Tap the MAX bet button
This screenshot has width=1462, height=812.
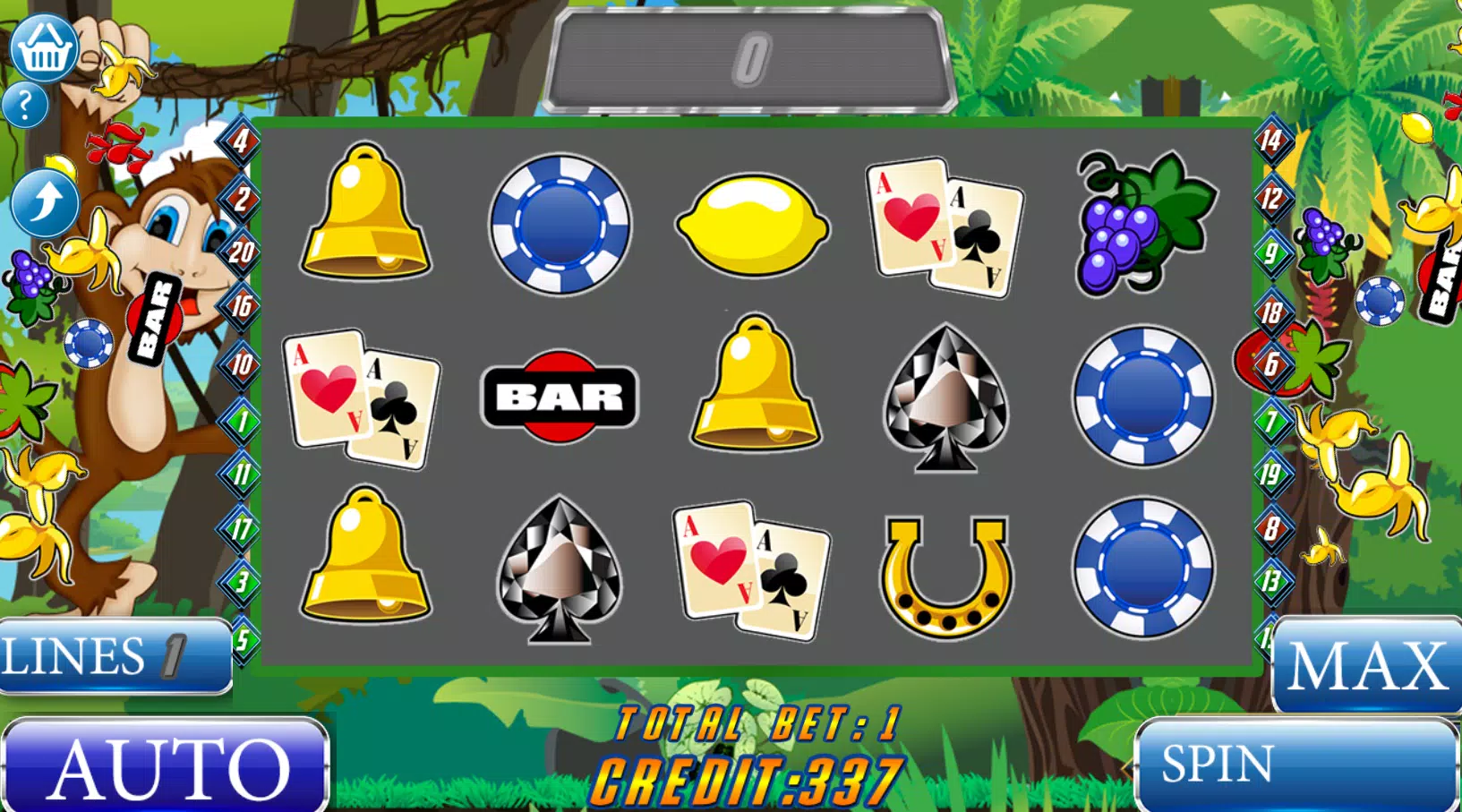click(x=1366, y=664)
